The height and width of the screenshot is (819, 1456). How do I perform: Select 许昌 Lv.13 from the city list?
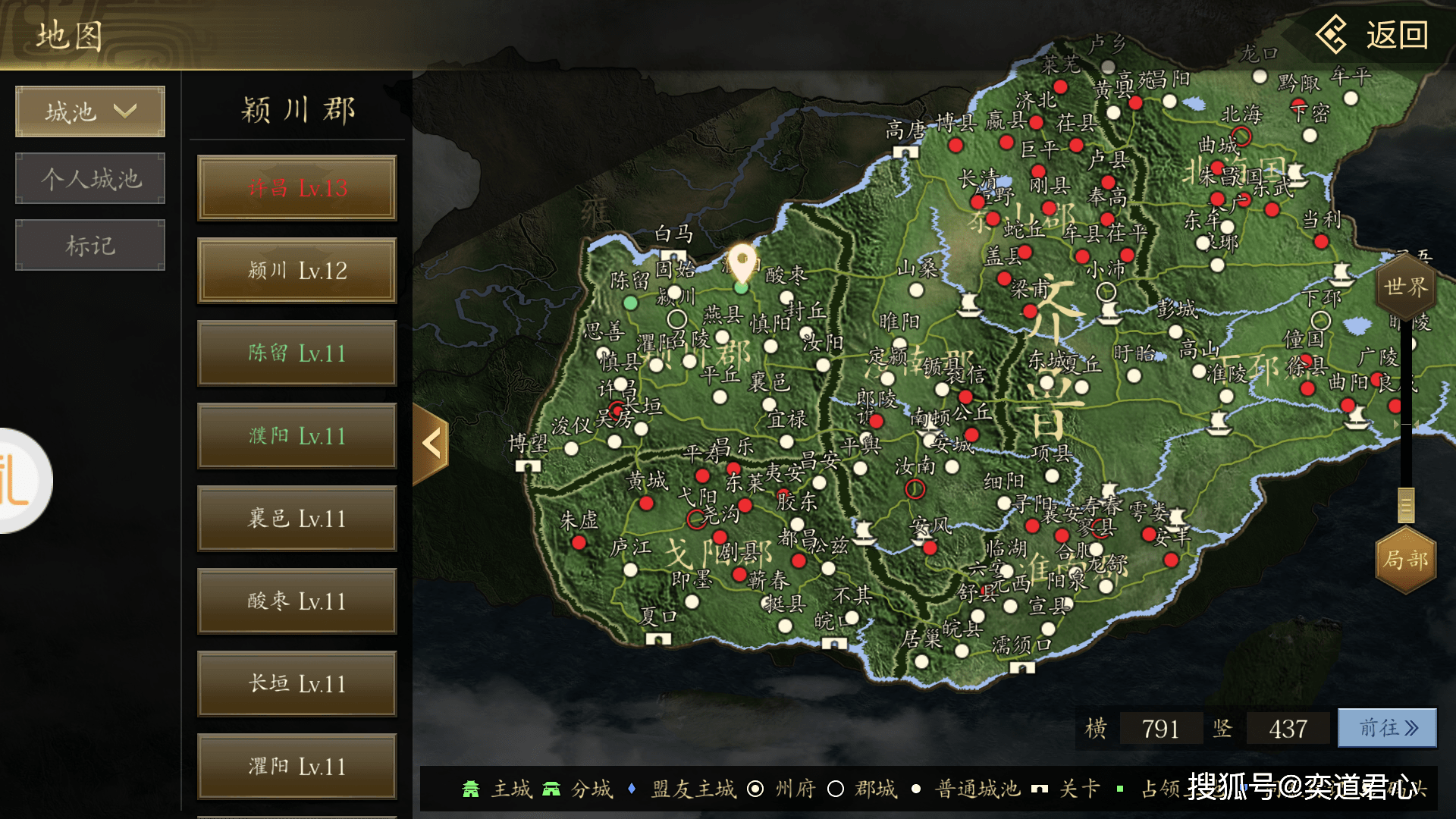click(297, 188)
